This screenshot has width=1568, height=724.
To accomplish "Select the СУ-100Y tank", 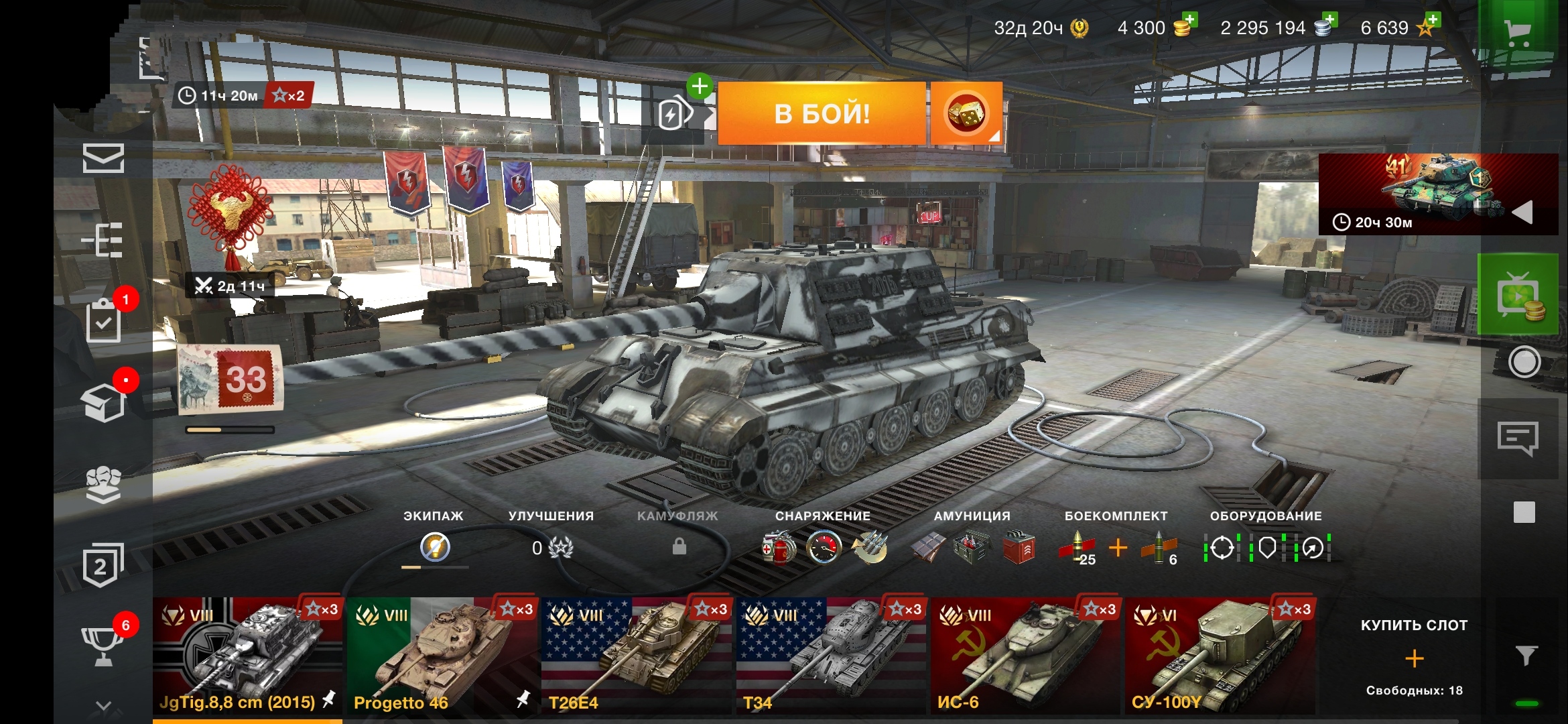I will point(1220,656).
